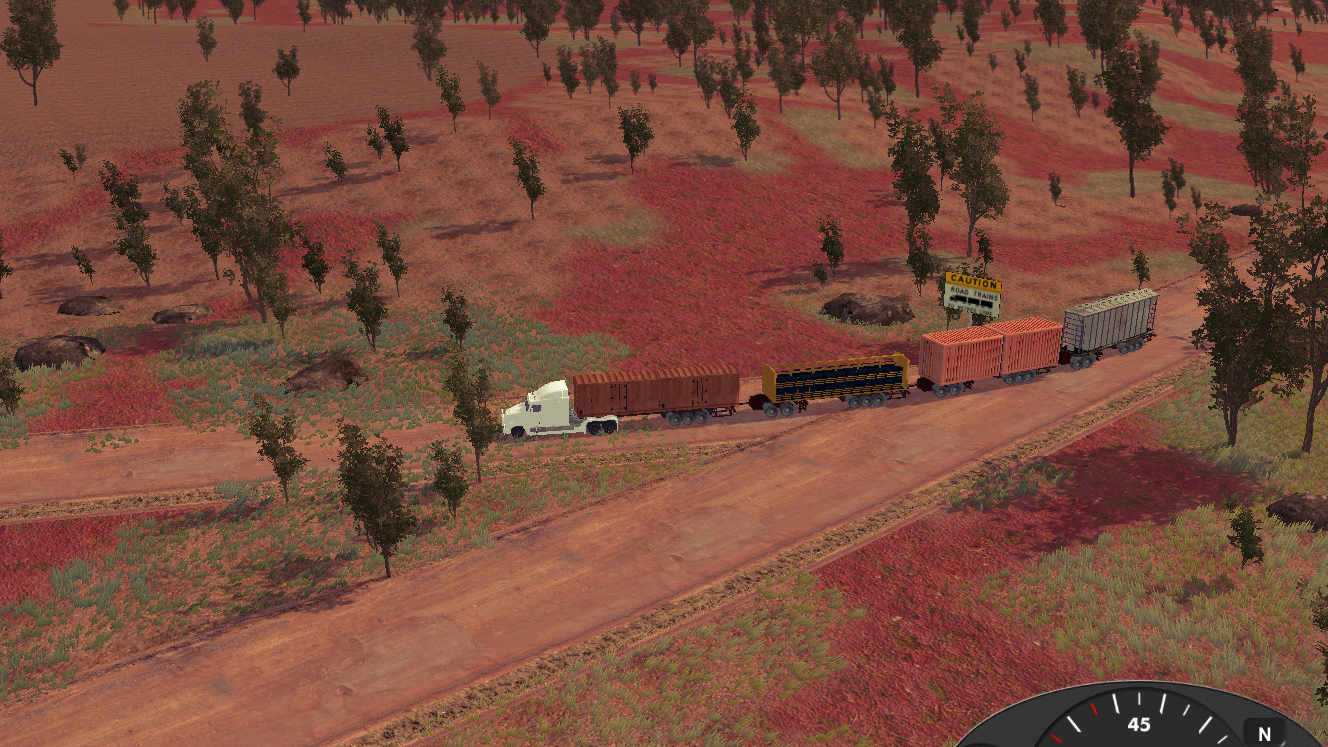
Task: Click the road train sign's truck pictograms
Action: [x=972, y=300]
